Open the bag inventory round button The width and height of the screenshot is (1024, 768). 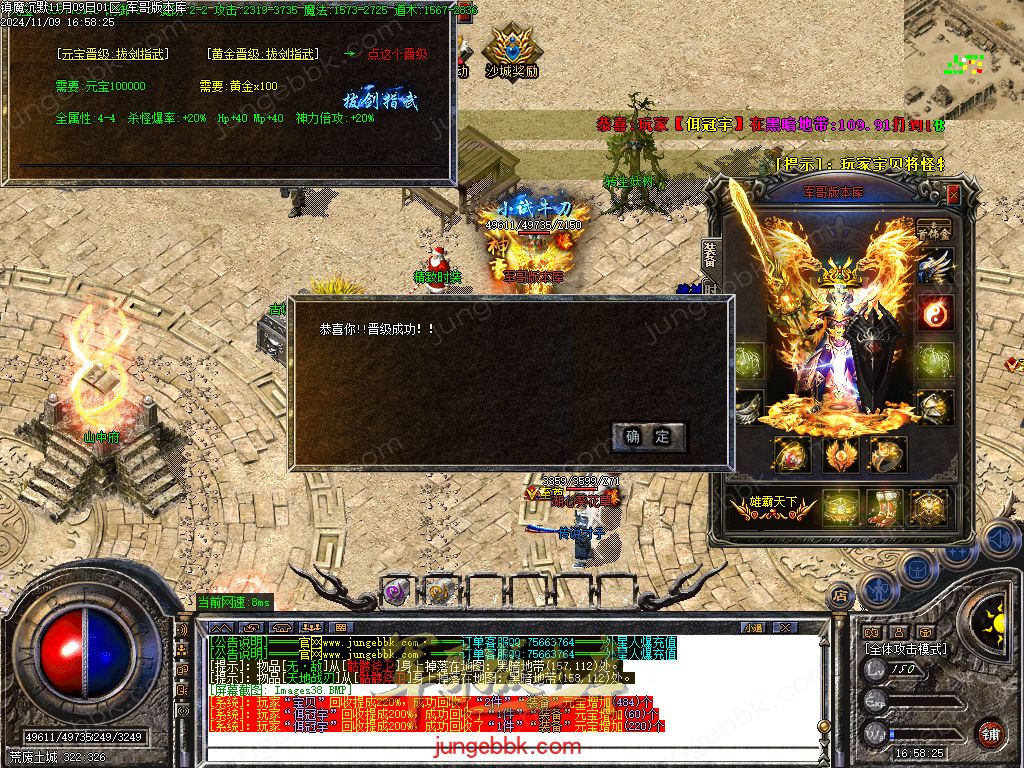(x=918, y=567)
